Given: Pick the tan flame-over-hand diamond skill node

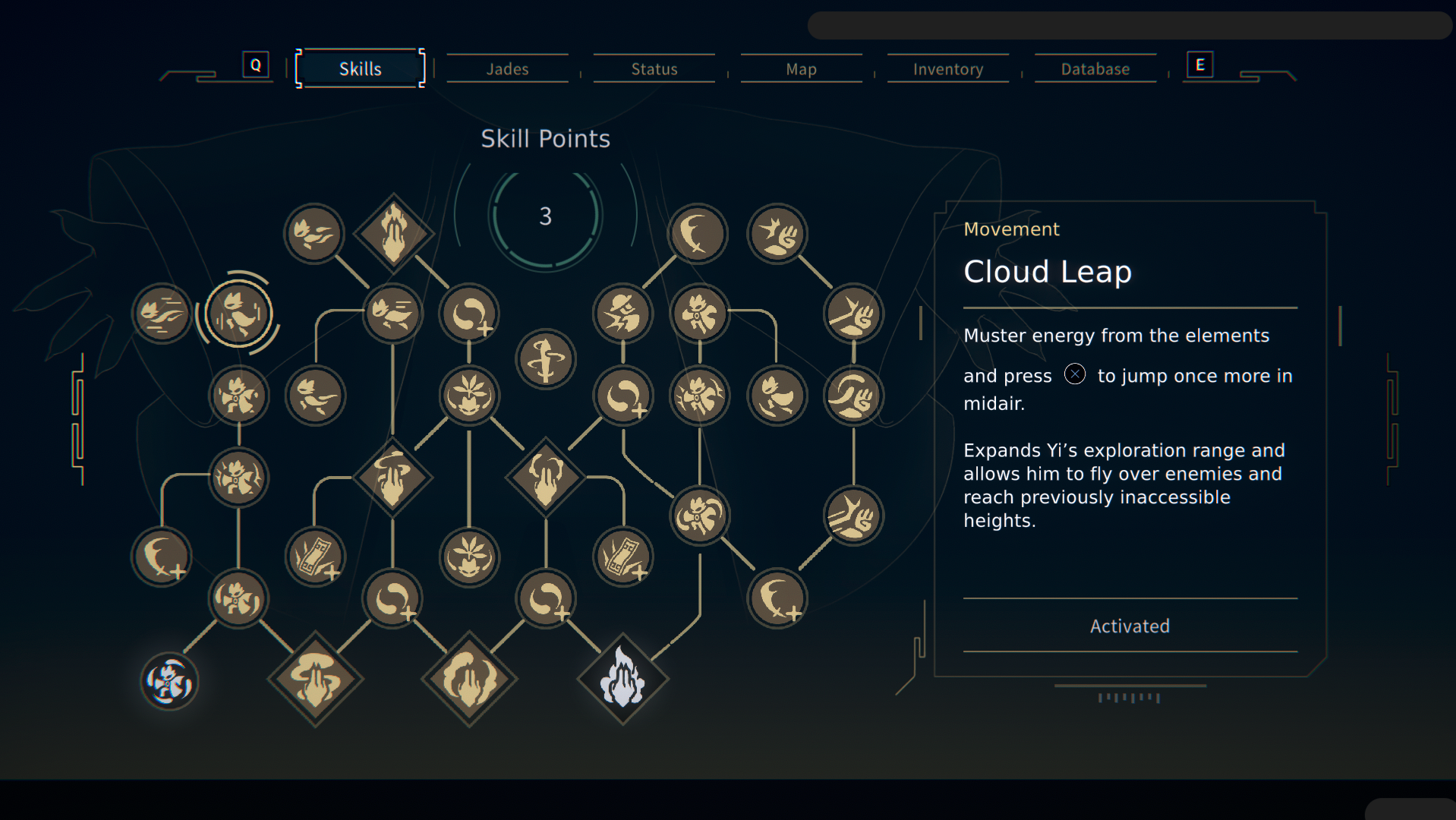Looking at the screenshot, I should click(x=393, y=233).
